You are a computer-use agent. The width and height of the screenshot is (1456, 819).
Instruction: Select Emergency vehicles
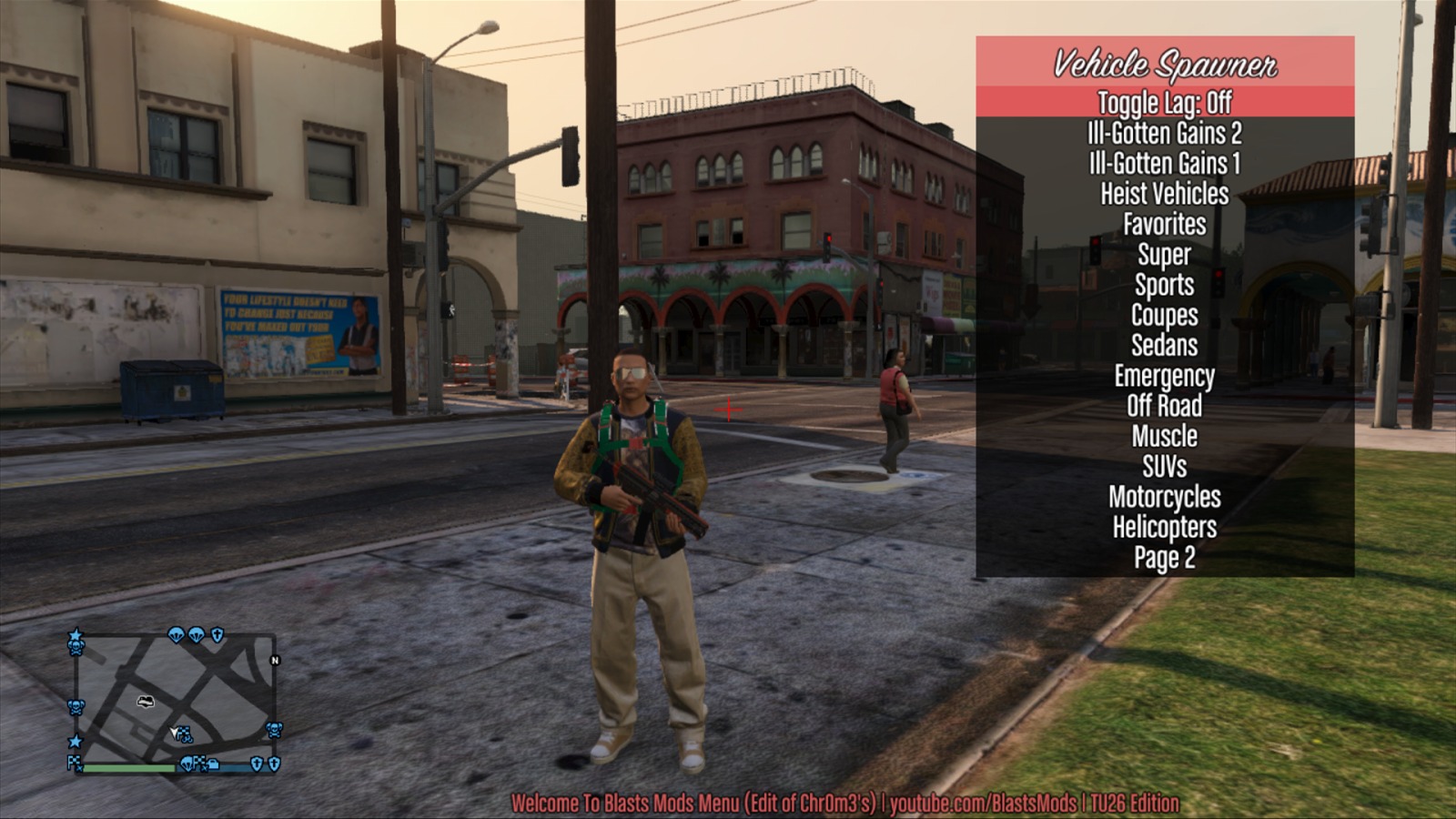point(1164,376)
